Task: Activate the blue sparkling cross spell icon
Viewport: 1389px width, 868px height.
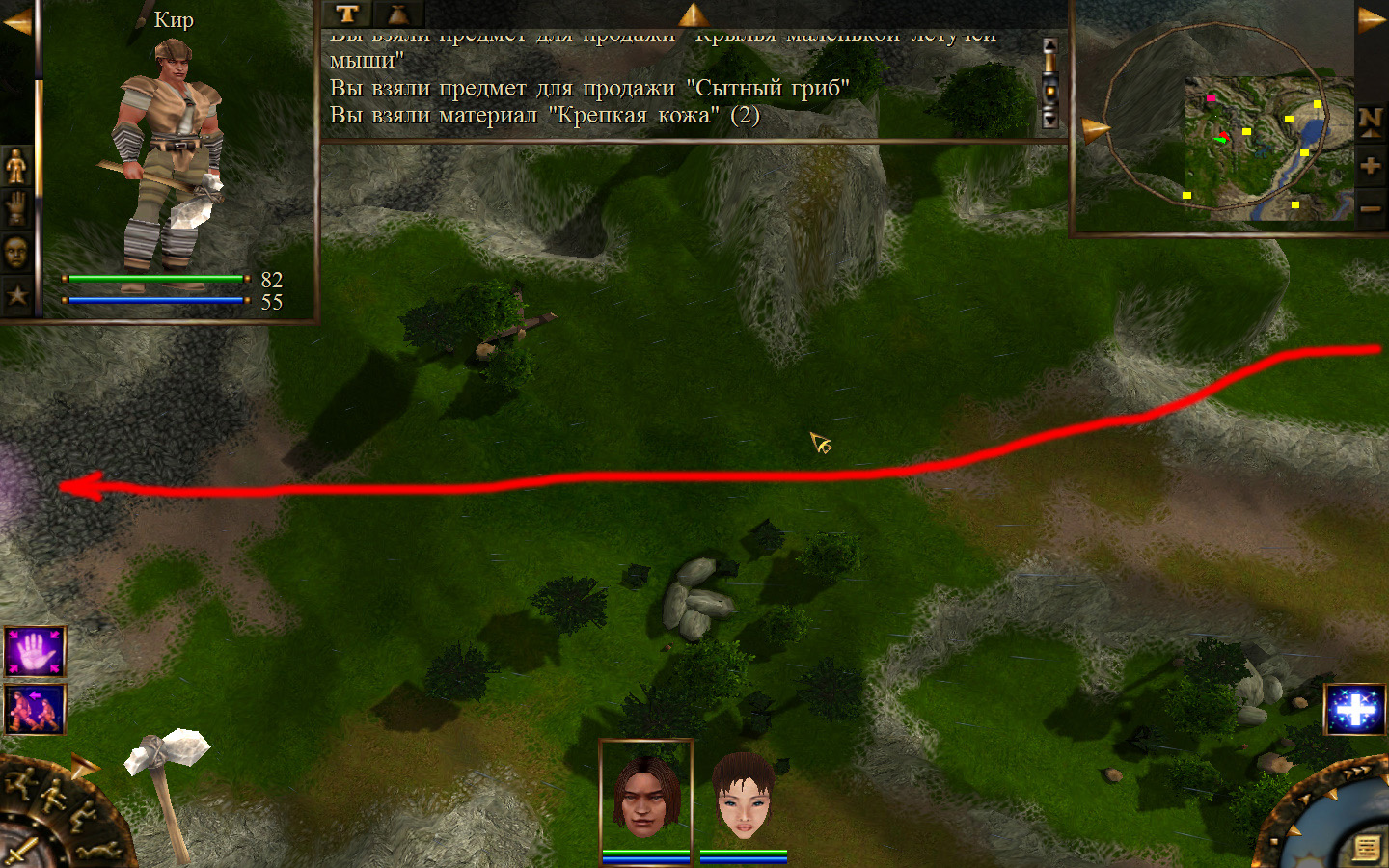Action: point(1355,710)
